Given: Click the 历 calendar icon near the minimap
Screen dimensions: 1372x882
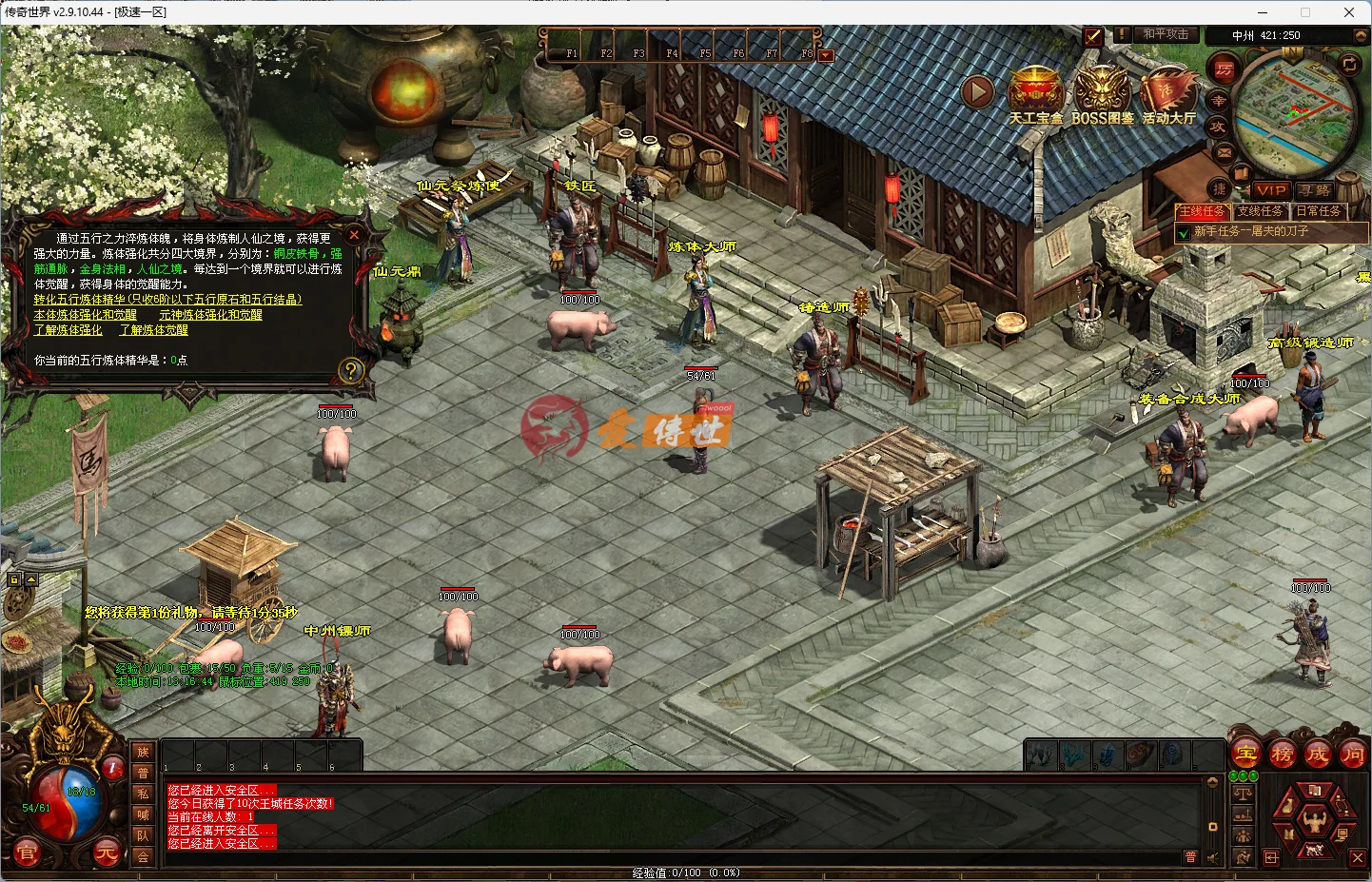Looking at the screenshot, I should coord(1224,68).
